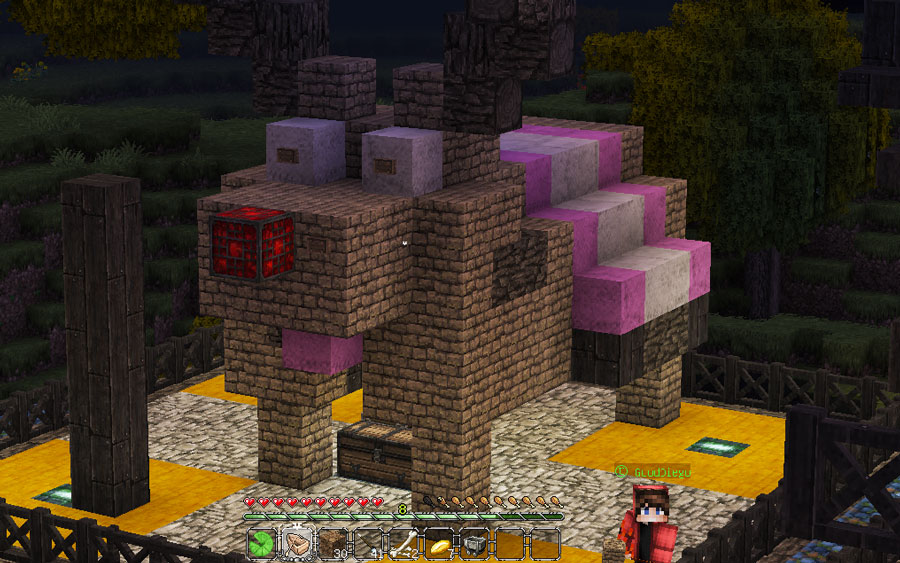Select the brown block stack of 30

333,544
